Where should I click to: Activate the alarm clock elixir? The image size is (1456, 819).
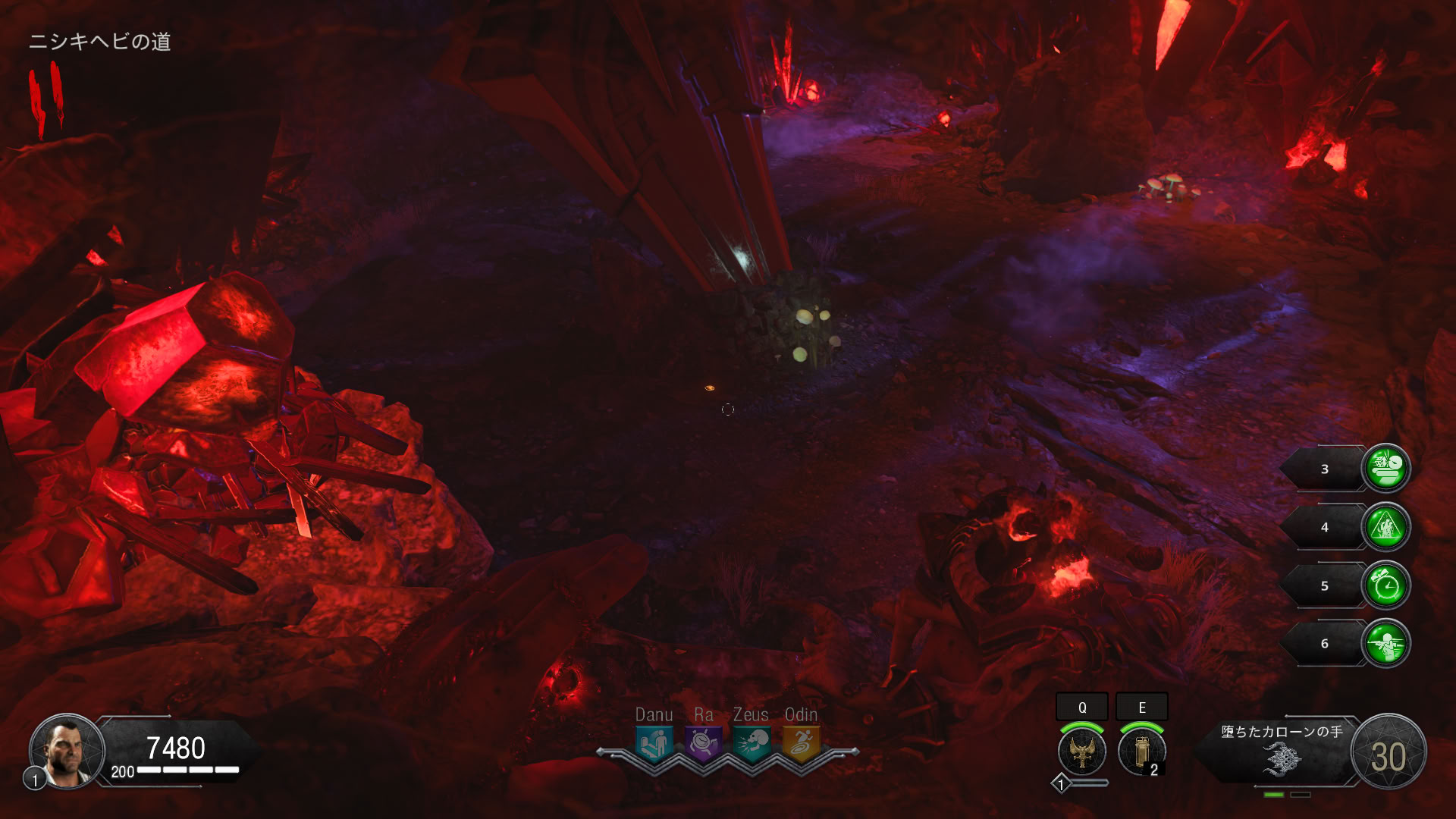coord(1386,585)
